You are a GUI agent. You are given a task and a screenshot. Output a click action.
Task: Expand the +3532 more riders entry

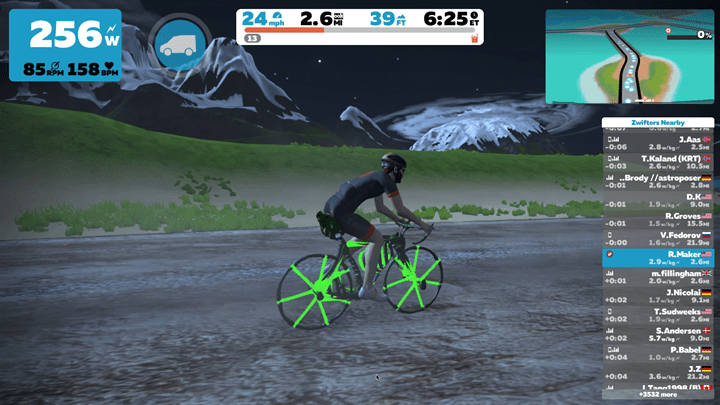point(657,395)
